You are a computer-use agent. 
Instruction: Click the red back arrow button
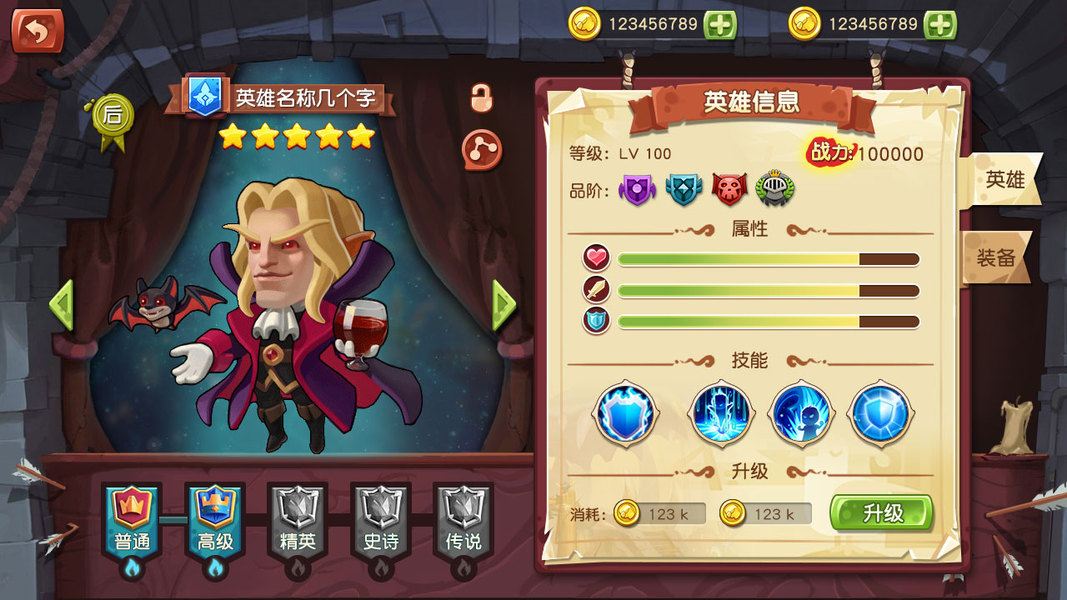37,31
